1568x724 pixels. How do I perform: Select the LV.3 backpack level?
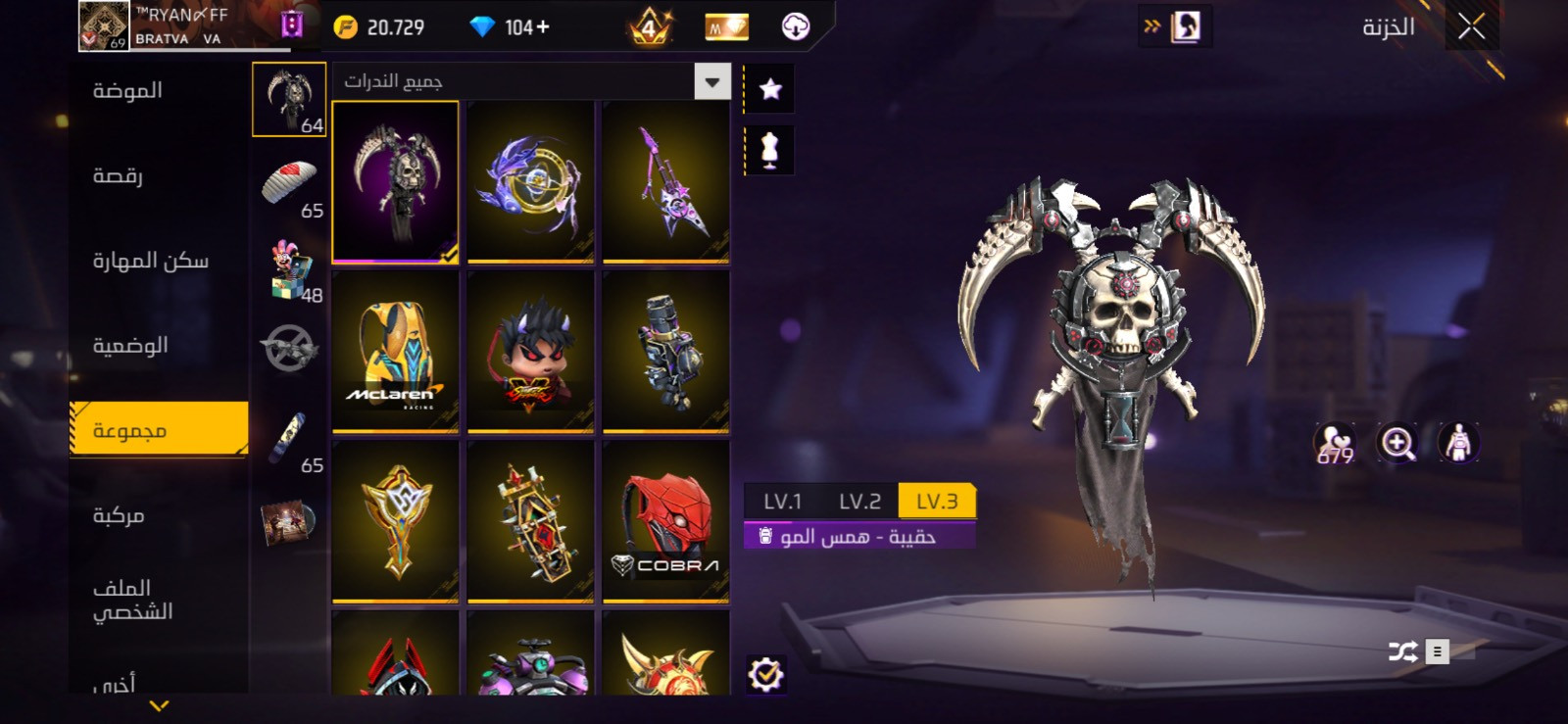(937, 502)
